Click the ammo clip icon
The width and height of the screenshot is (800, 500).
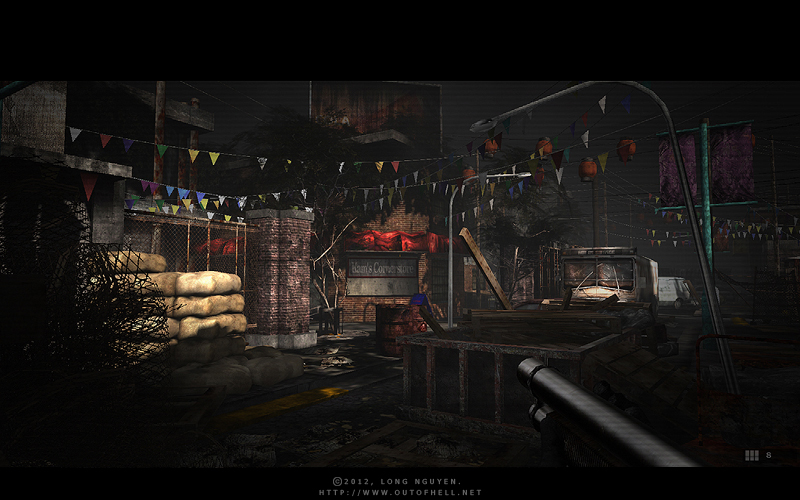pos(751,455)
